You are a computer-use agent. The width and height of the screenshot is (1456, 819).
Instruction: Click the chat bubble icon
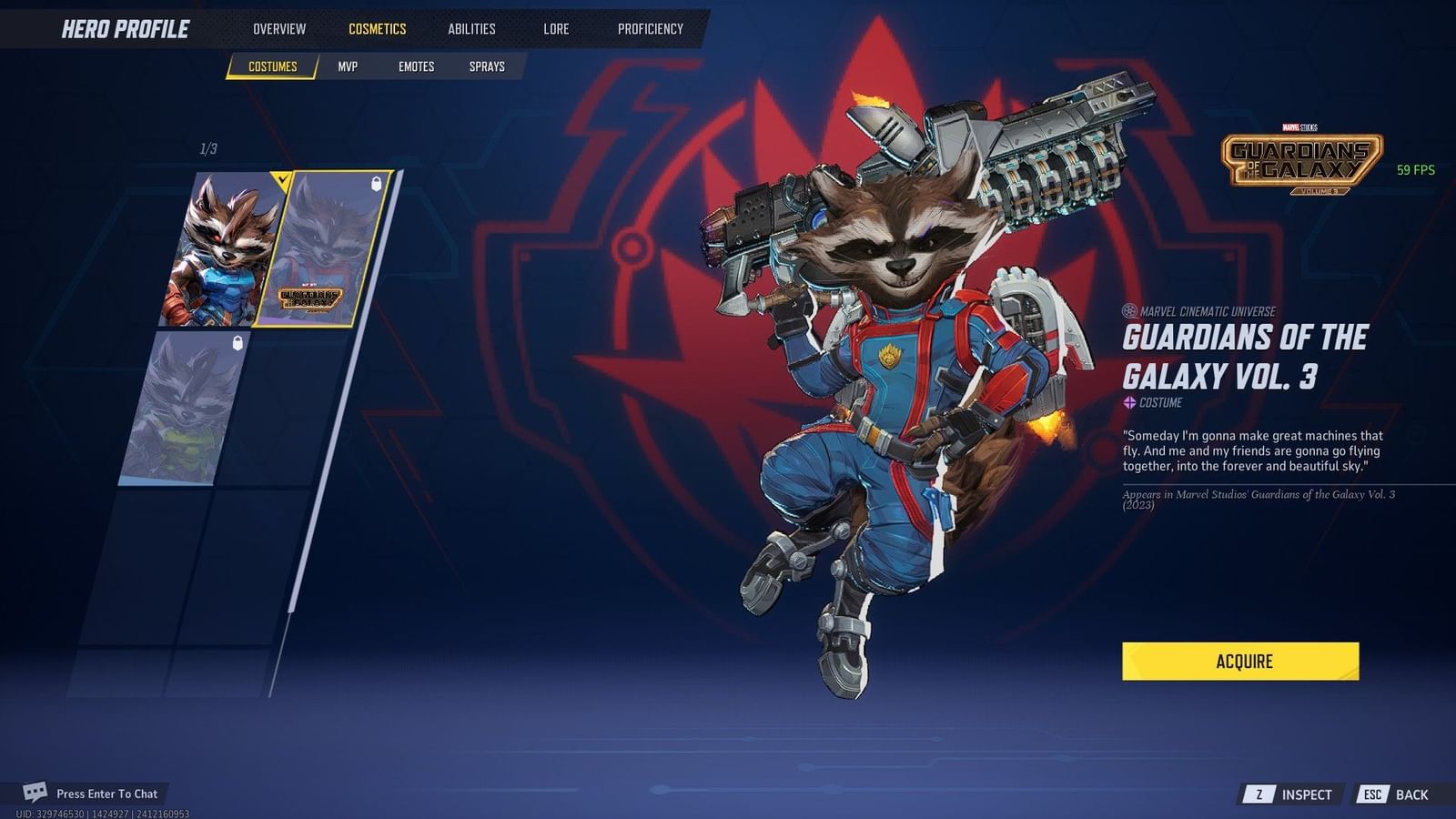[x=36, y=793]
